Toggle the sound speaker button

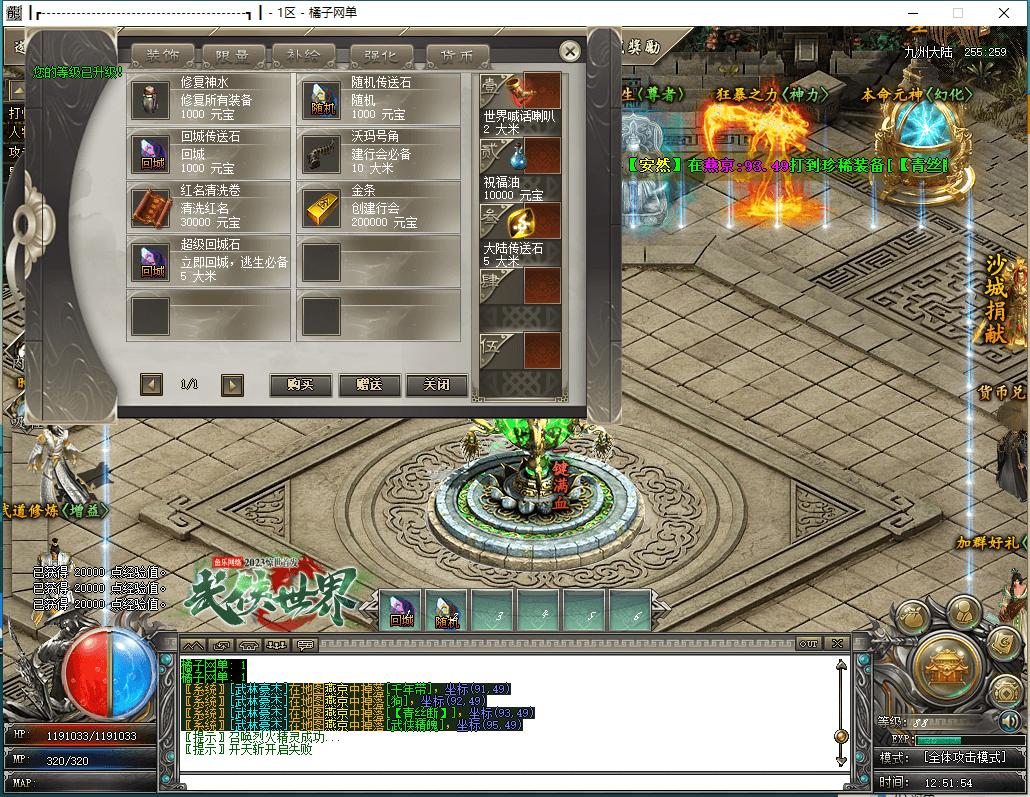tap(1009, 721)
